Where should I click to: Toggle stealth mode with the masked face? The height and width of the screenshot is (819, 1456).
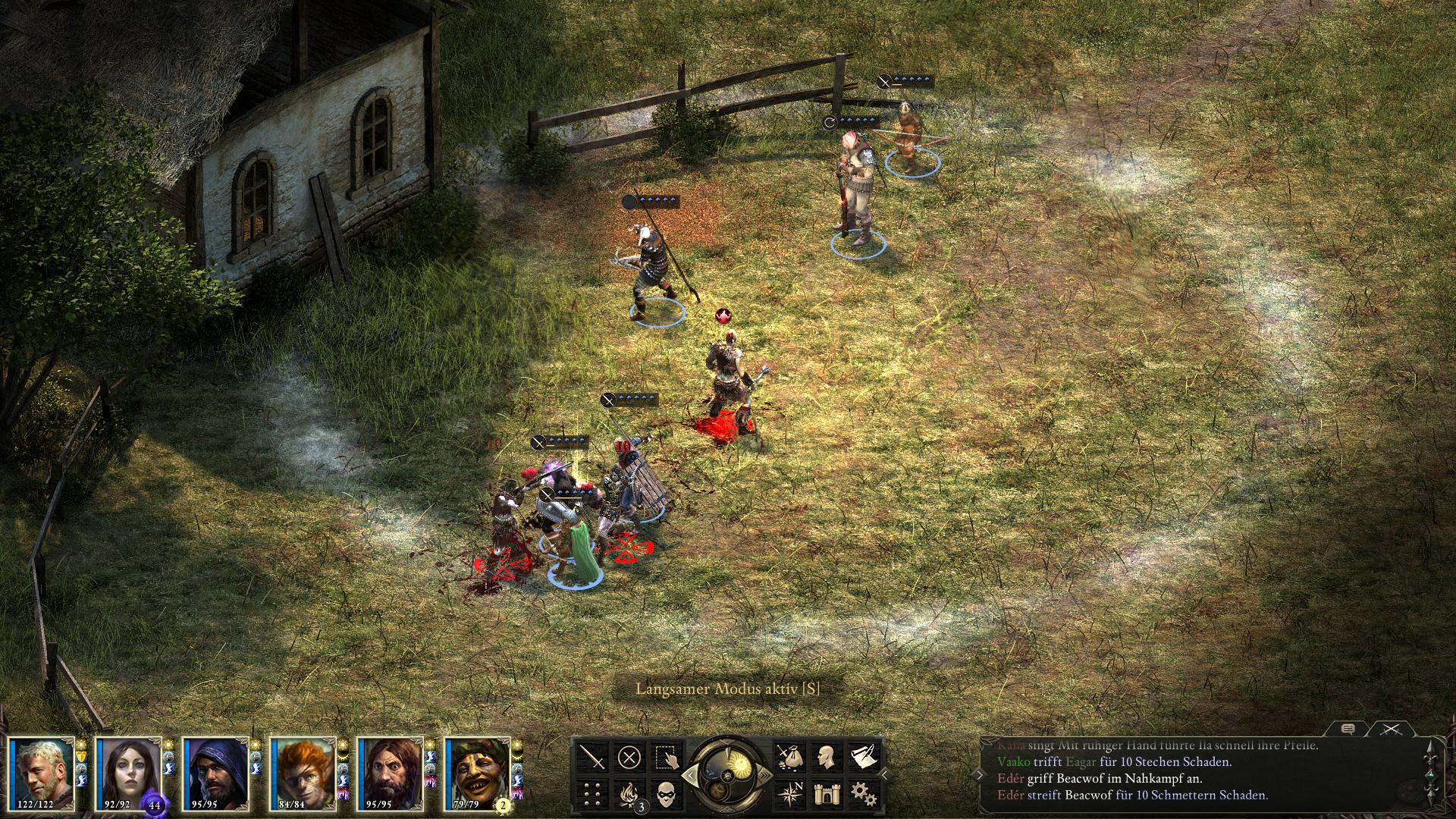tap(667, 793)
